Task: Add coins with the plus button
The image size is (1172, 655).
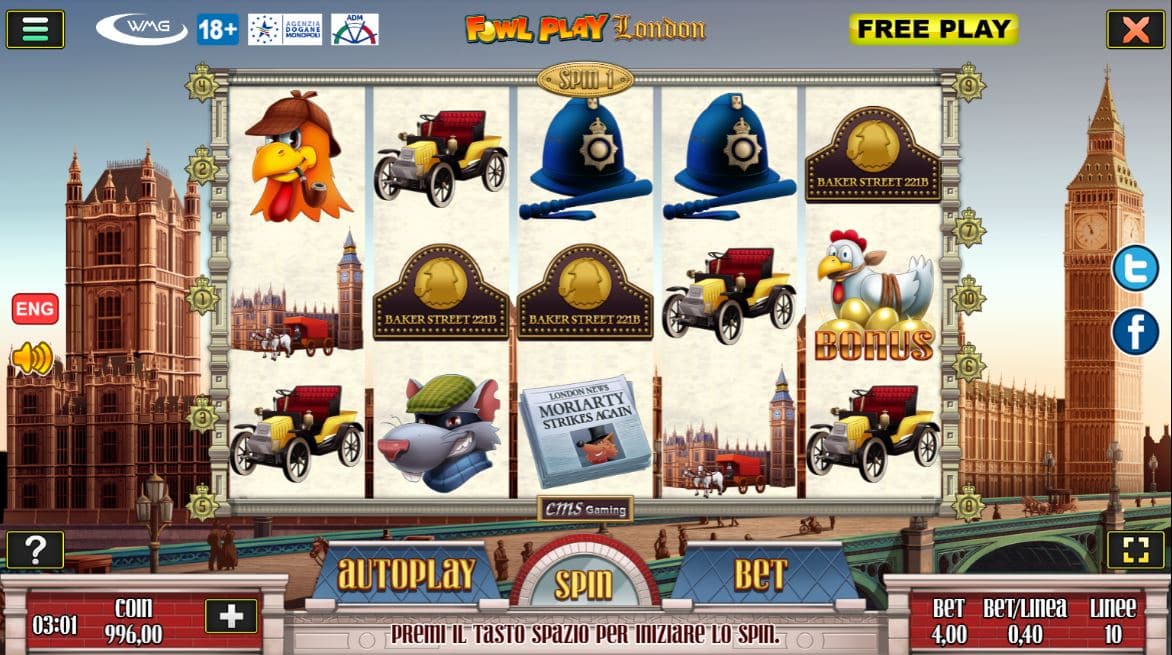Action: point(231,616)
